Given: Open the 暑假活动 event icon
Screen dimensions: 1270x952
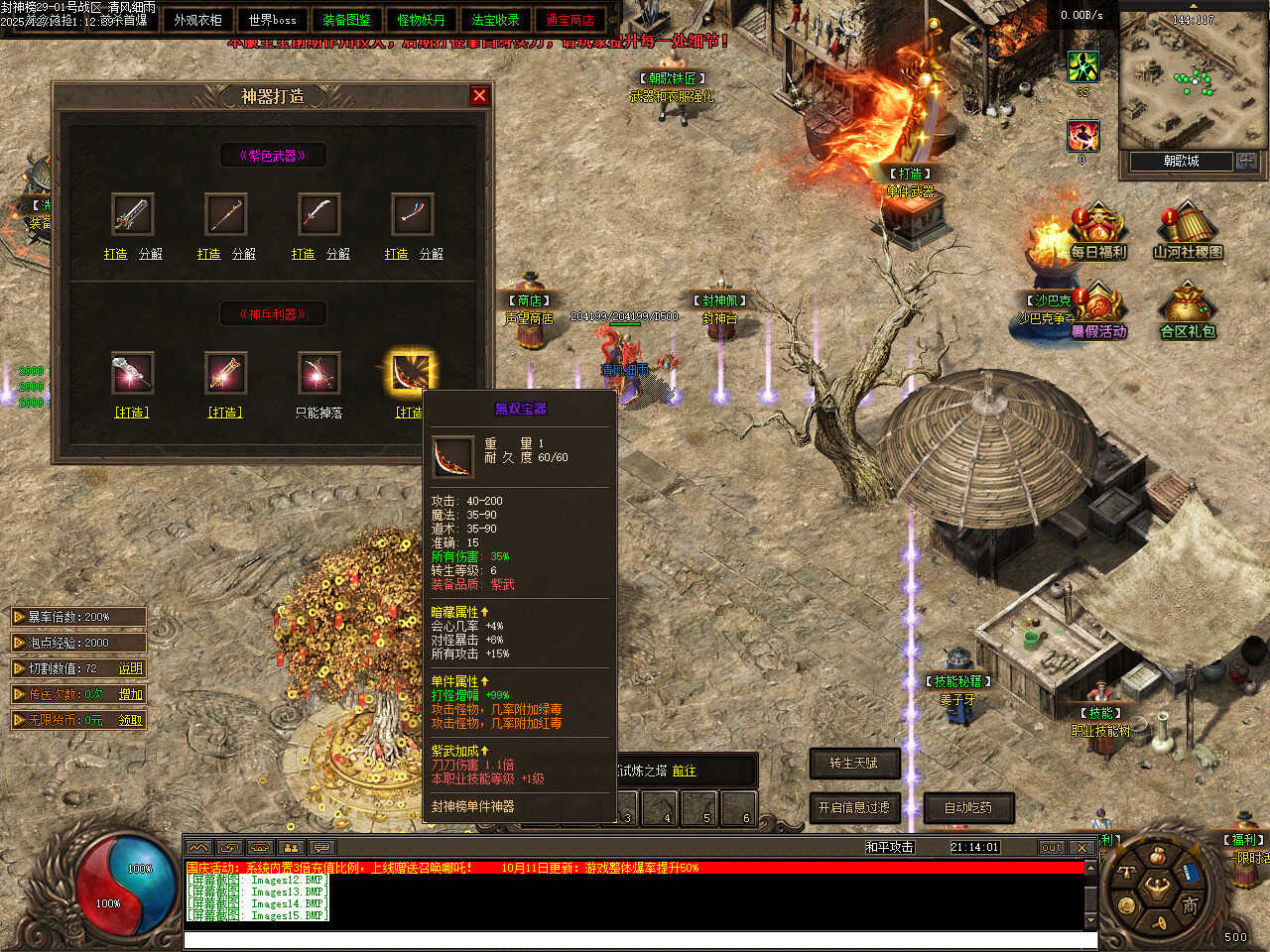Looking at the screenshot, I should point(1098,311).
